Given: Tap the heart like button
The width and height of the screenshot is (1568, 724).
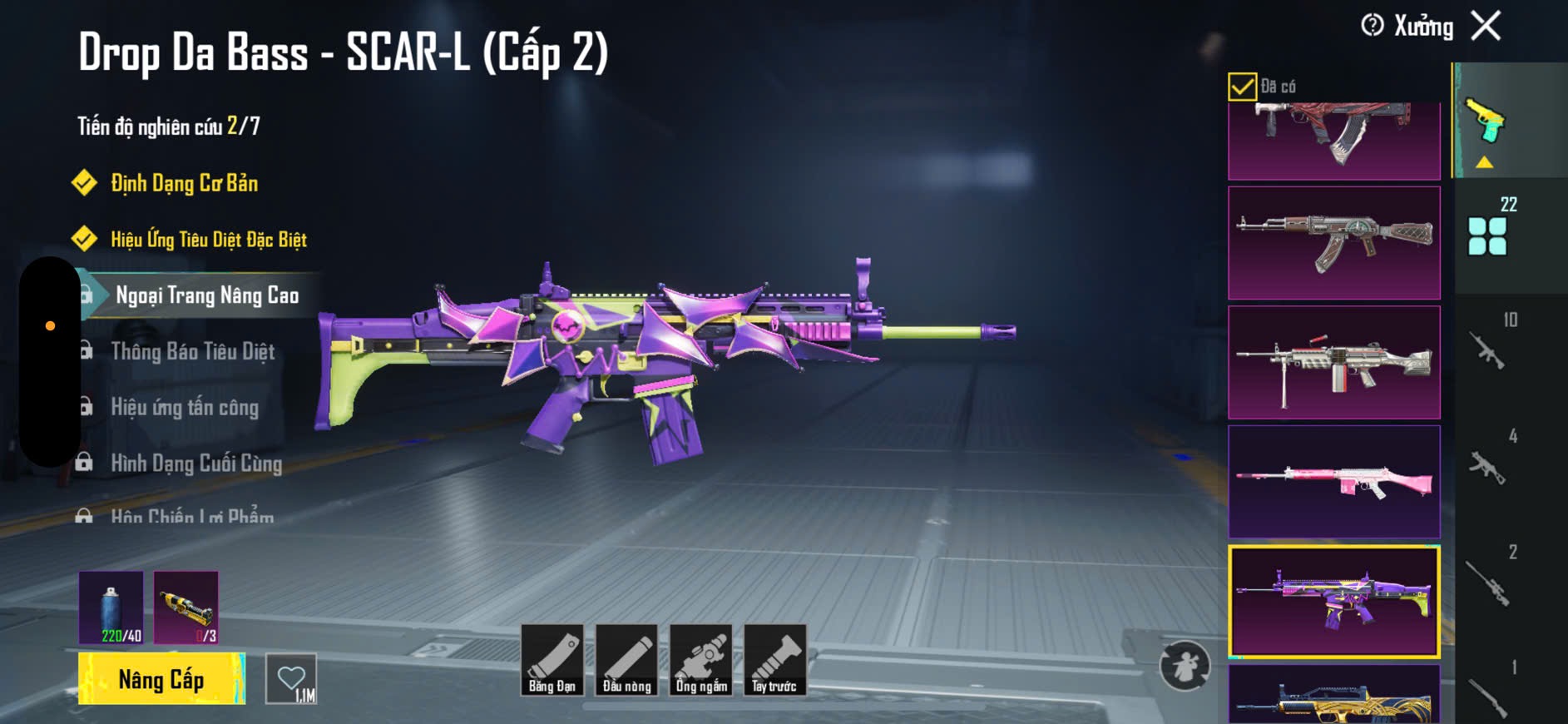Looking at the screenshot, I should tap(291, 679).
